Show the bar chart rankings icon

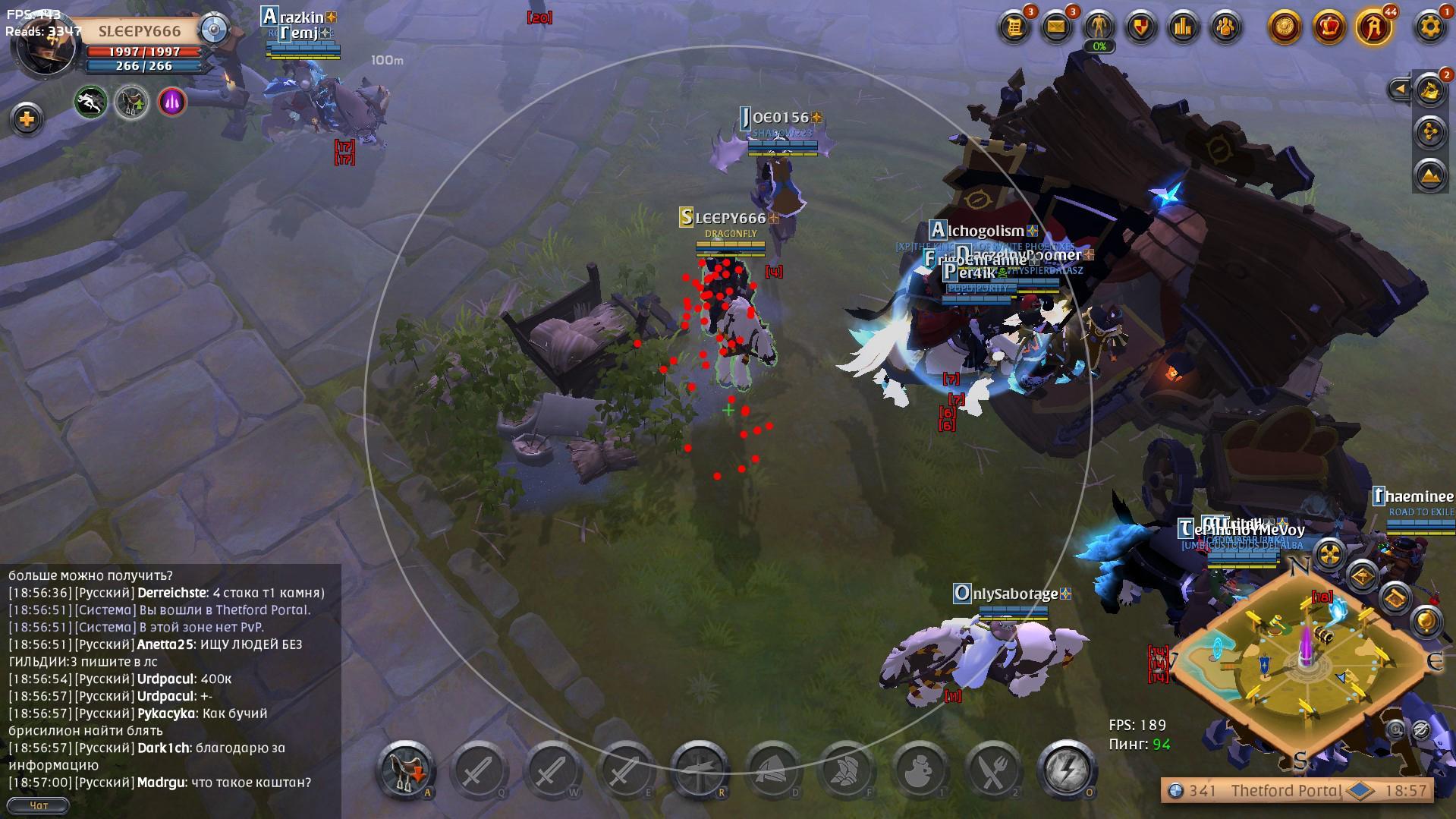click(1183, 28)
